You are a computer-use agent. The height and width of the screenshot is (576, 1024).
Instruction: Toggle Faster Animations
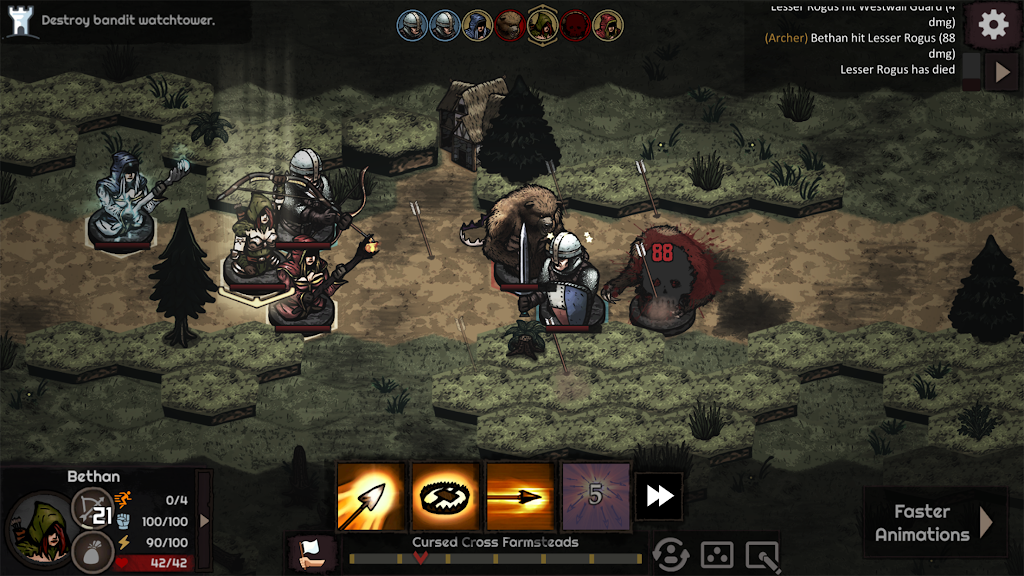[934, 522]
